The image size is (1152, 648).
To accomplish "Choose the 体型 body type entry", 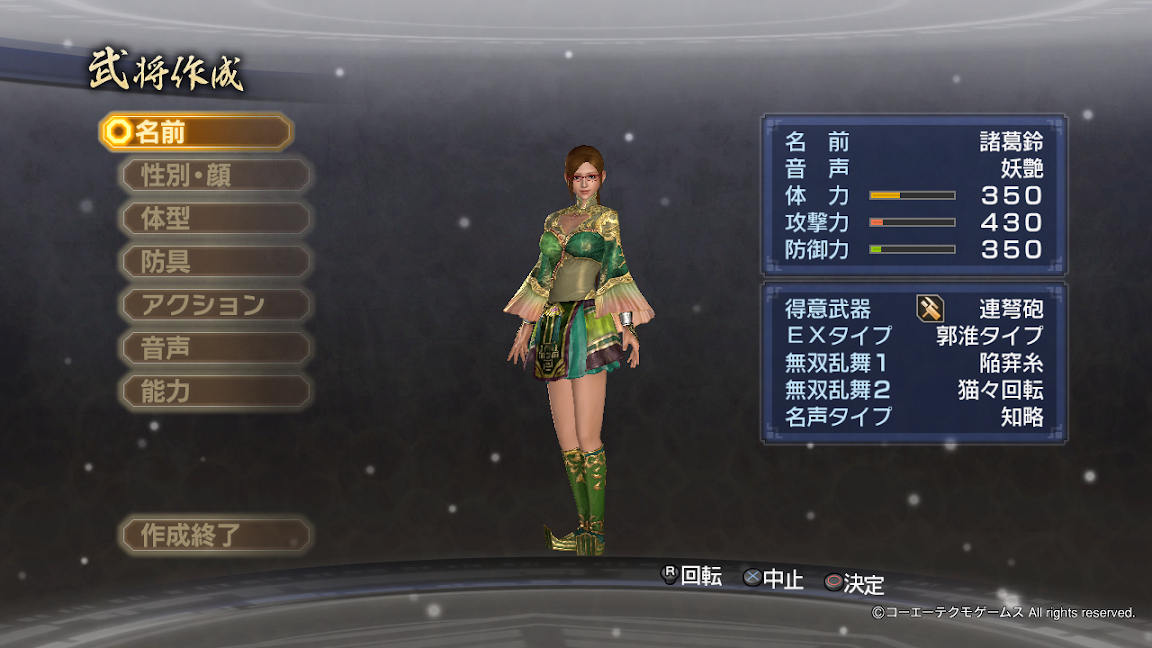I will point(215,219).
